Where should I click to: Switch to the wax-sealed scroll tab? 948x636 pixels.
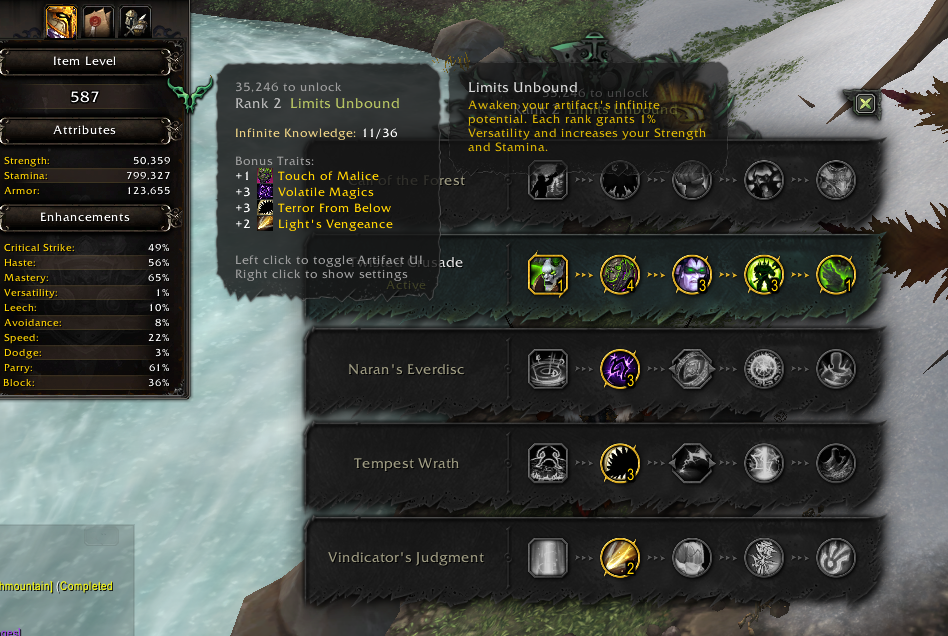pyautogui.click(x=96, y=19)
